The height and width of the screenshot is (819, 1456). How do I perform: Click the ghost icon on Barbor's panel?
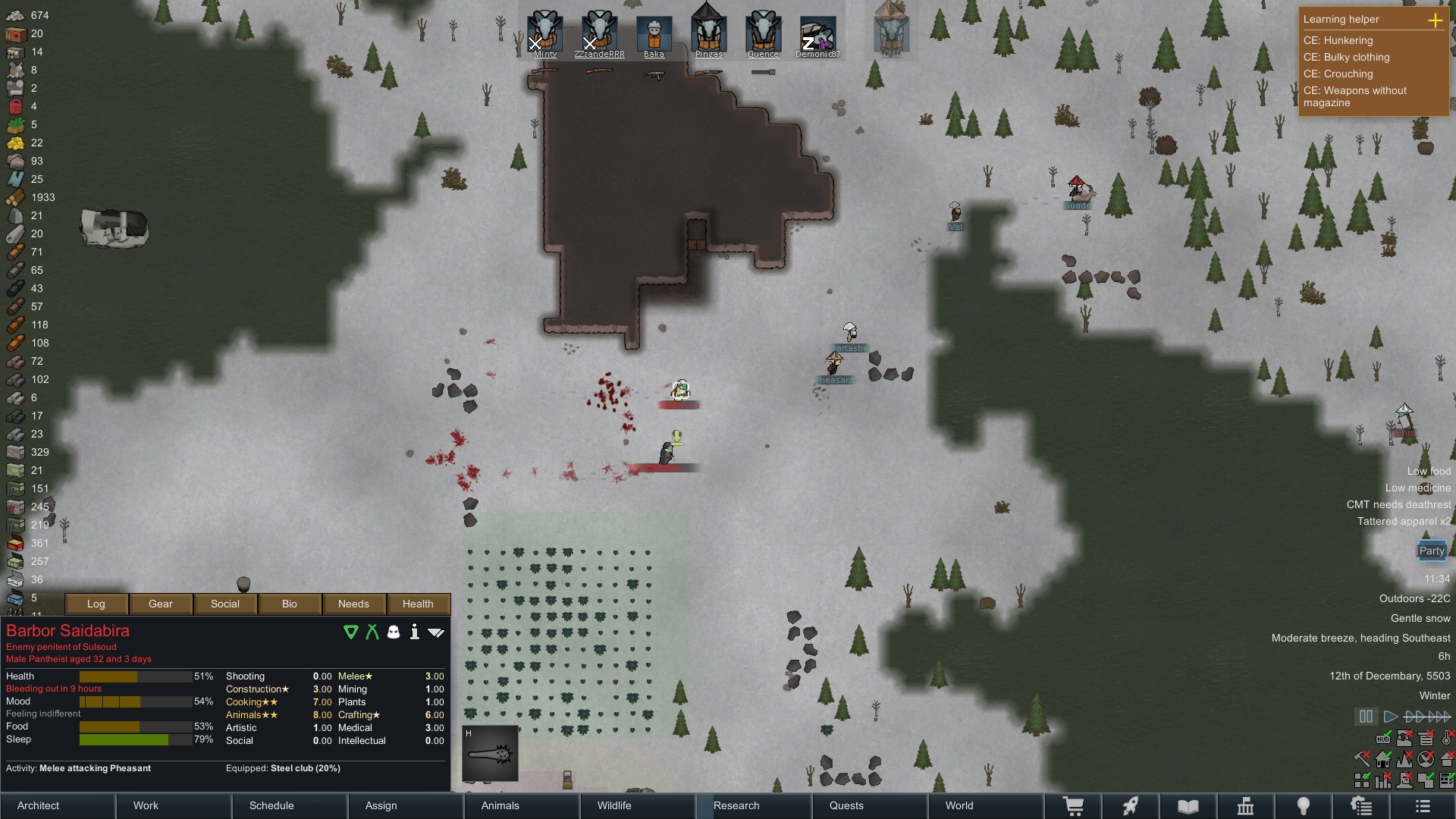click(x=394, y=632)
